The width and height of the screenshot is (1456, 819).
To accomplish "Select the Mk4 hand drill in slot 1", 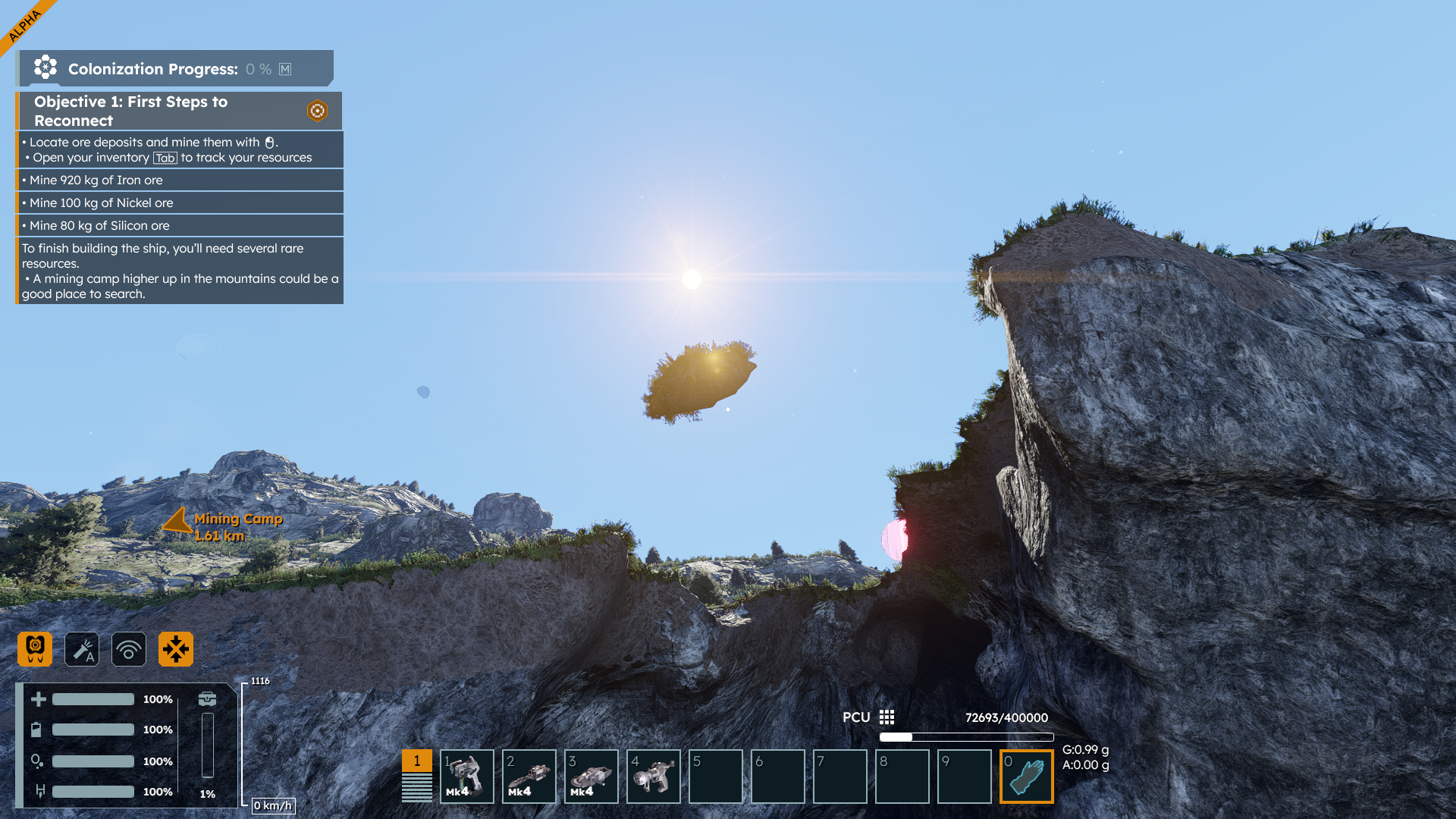I will click(x=467, y=777).
